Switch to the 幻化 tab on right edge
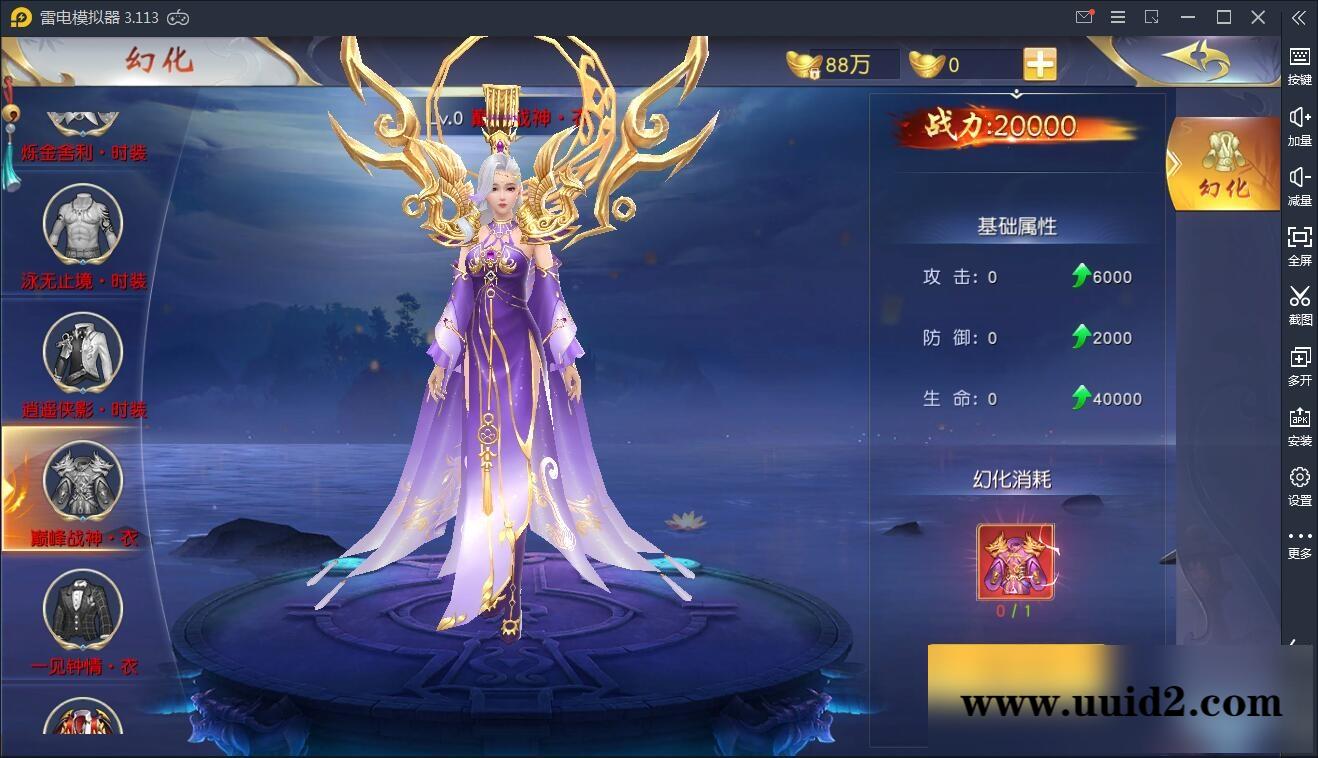 coord(1225,165)
